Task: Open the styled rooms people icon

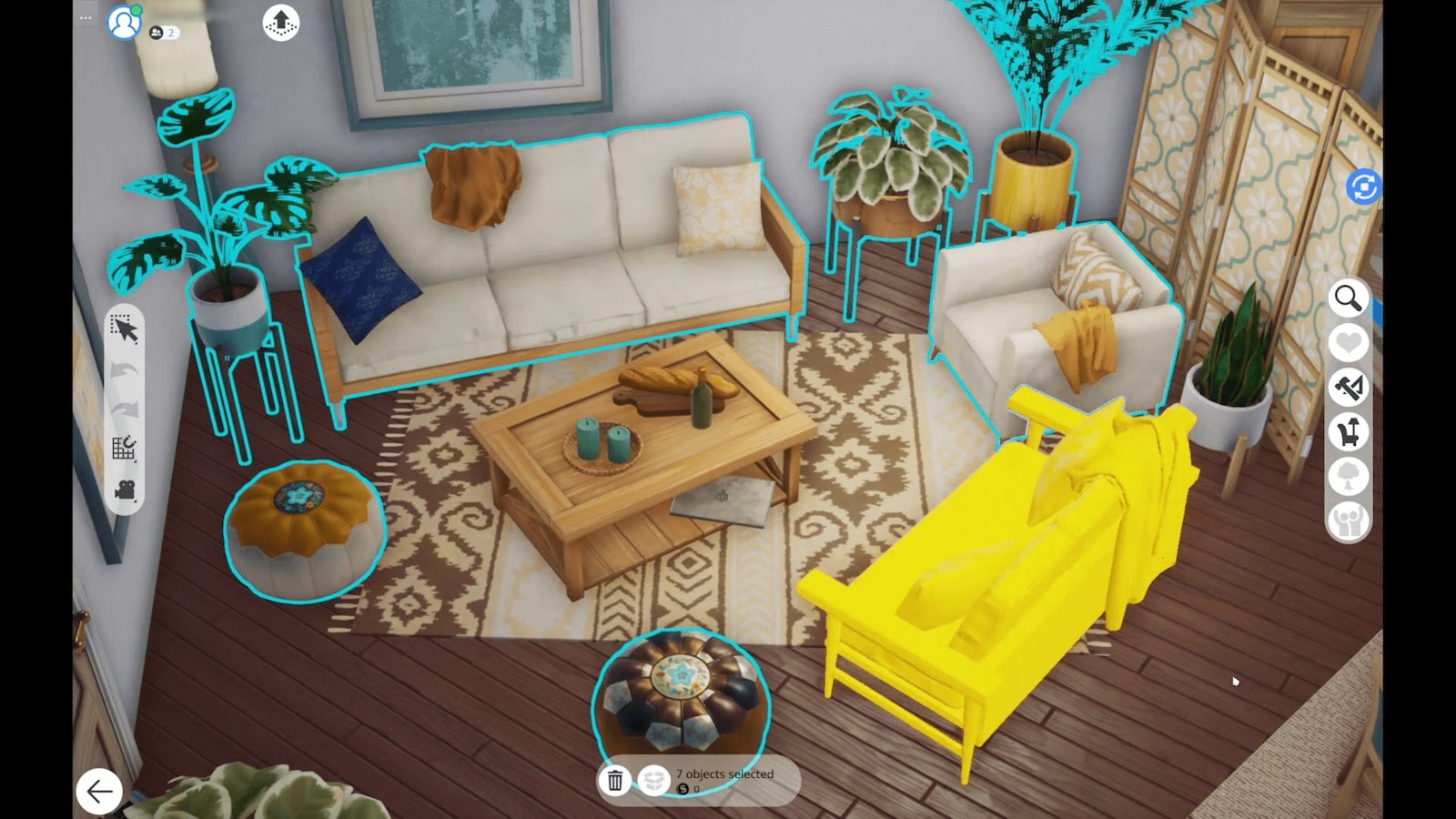Action: [1350, 519]
